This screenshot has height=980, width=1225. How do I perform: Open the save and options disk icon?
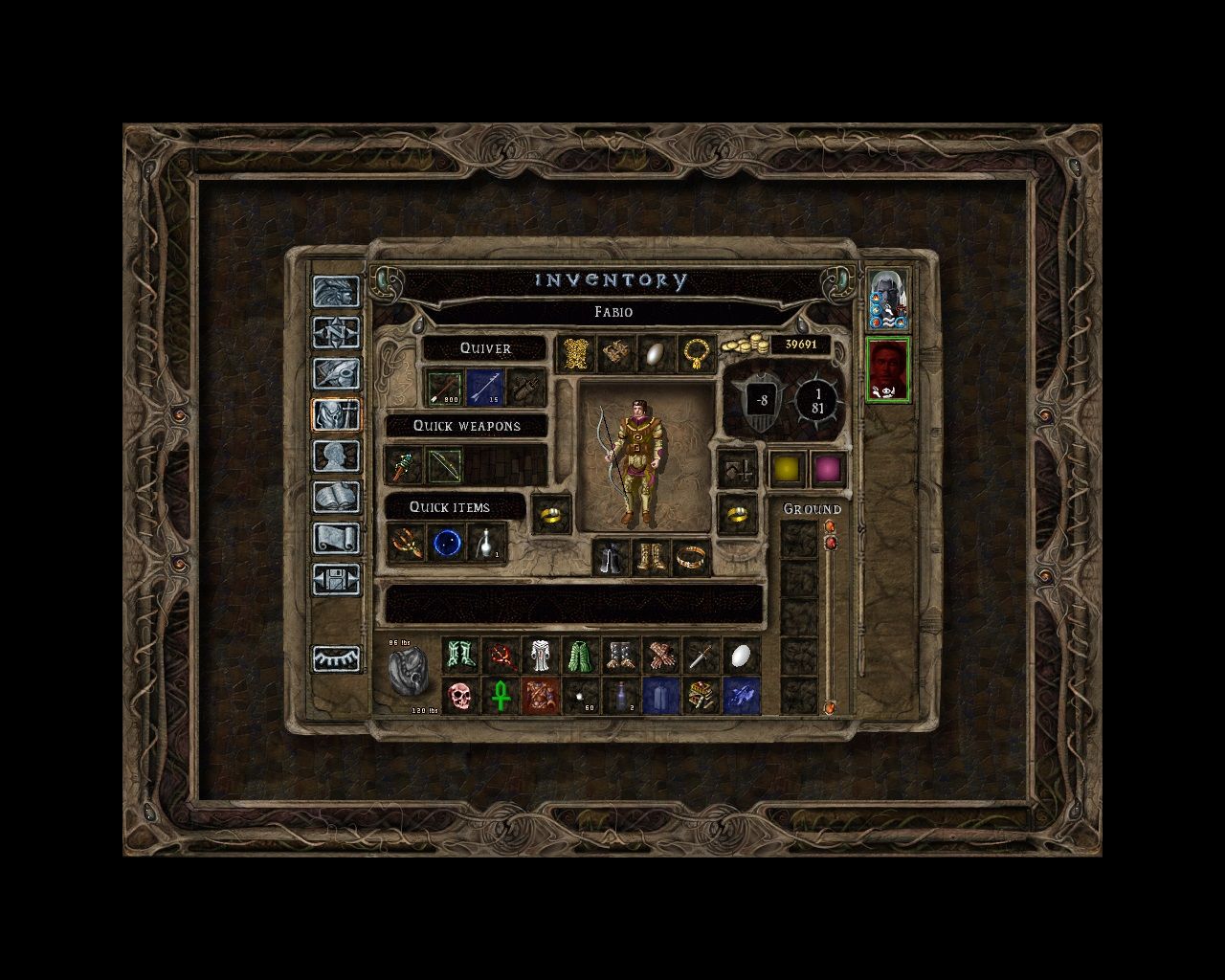(x=337, y=576)
